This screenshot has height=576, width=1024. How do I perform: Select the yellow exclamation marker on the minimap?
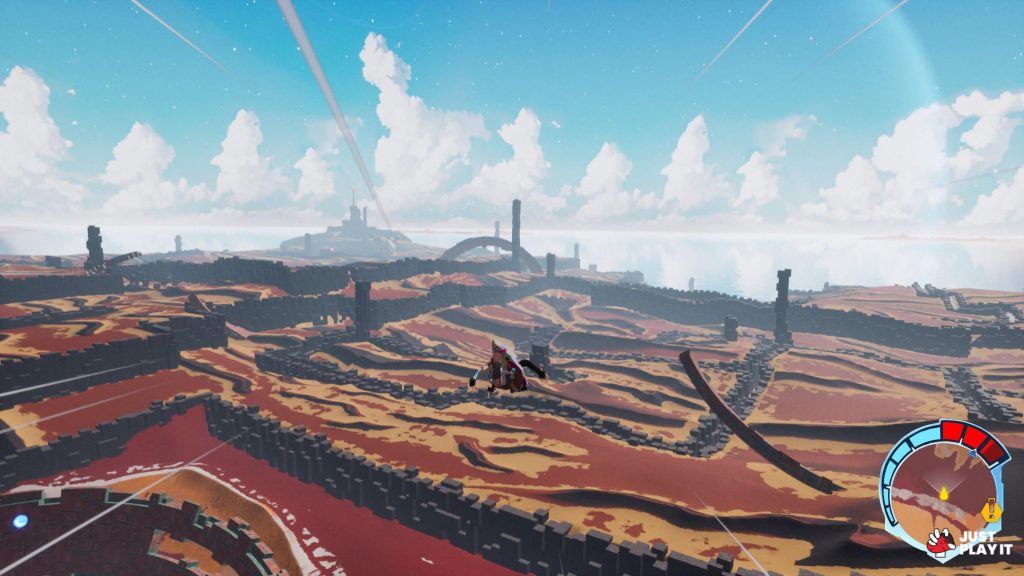click(991, 511)
